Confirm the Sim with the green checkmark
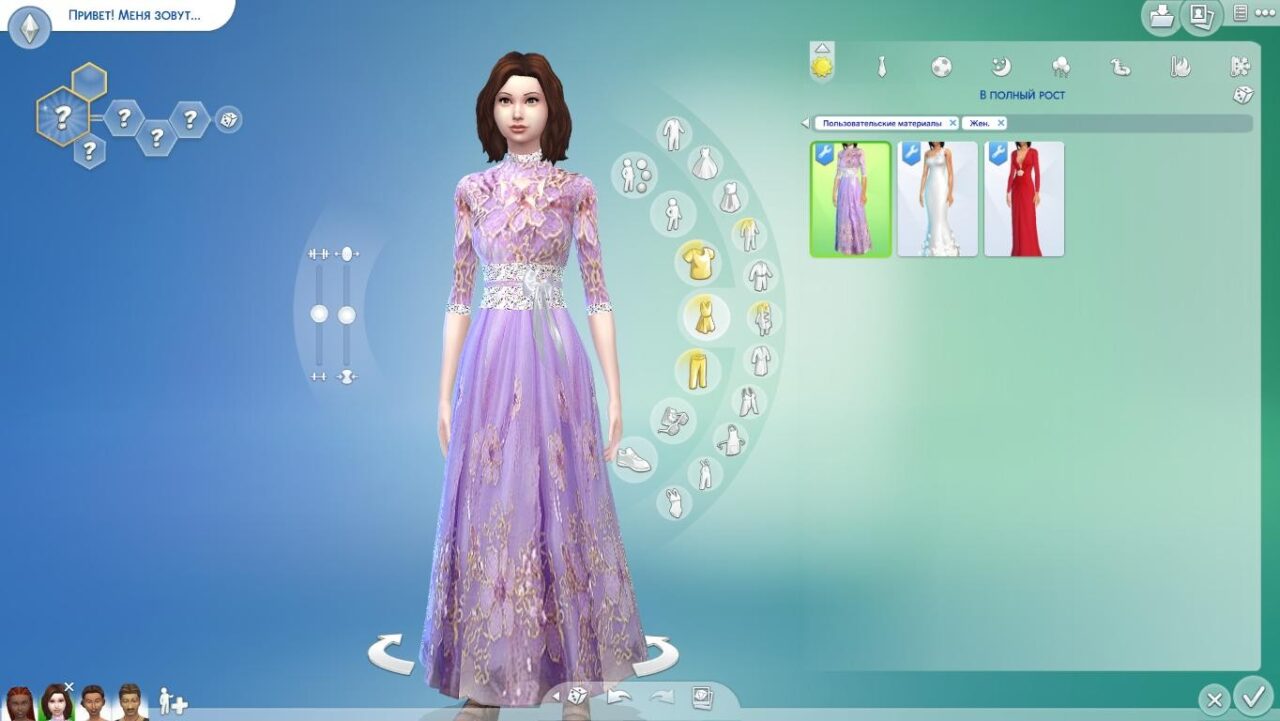Viewport: 1280px width, 721px height. click(x=1253, y=695)
